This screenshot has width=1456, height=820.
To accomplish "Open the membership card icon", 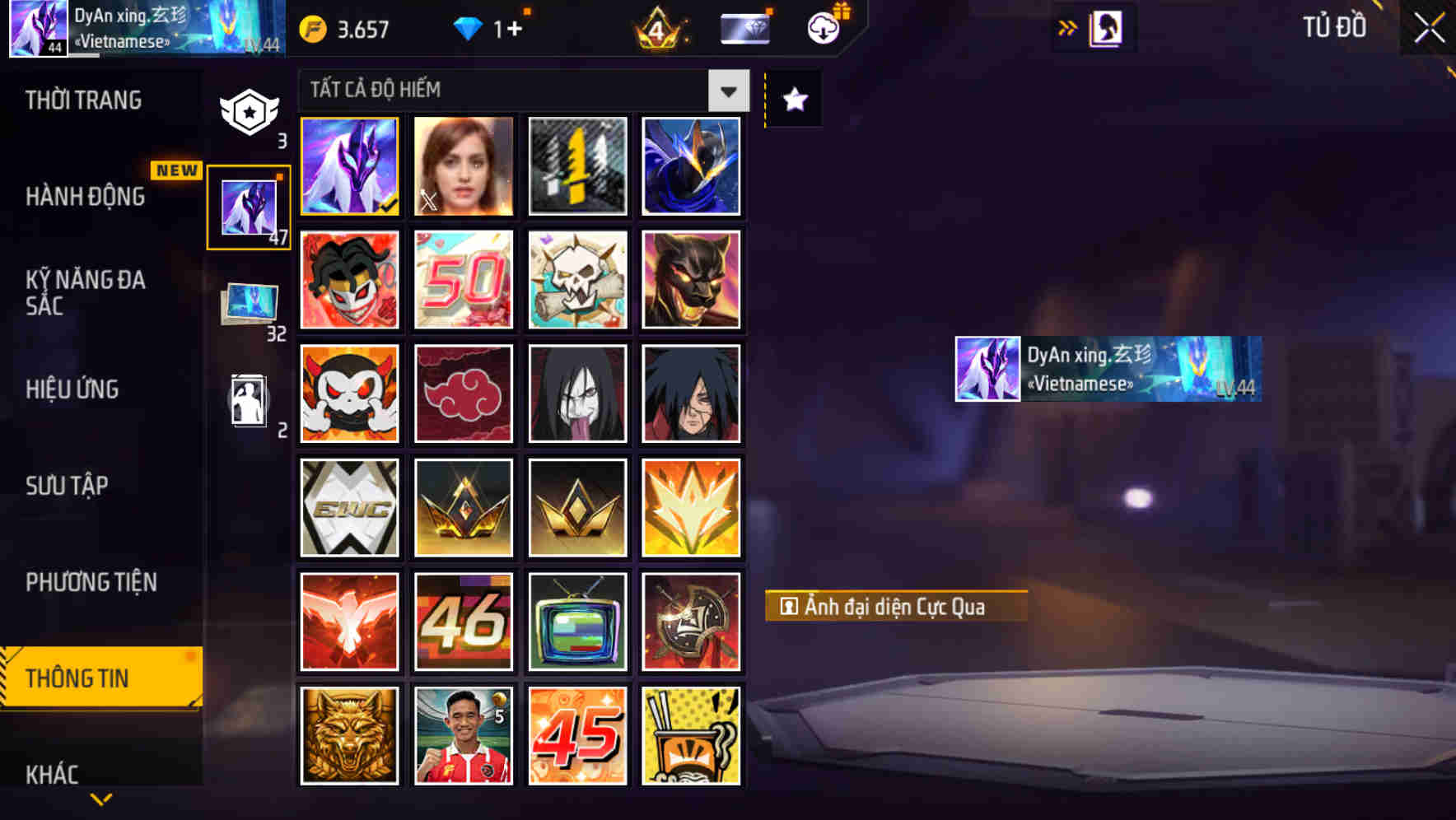I will tap(744, 27).
